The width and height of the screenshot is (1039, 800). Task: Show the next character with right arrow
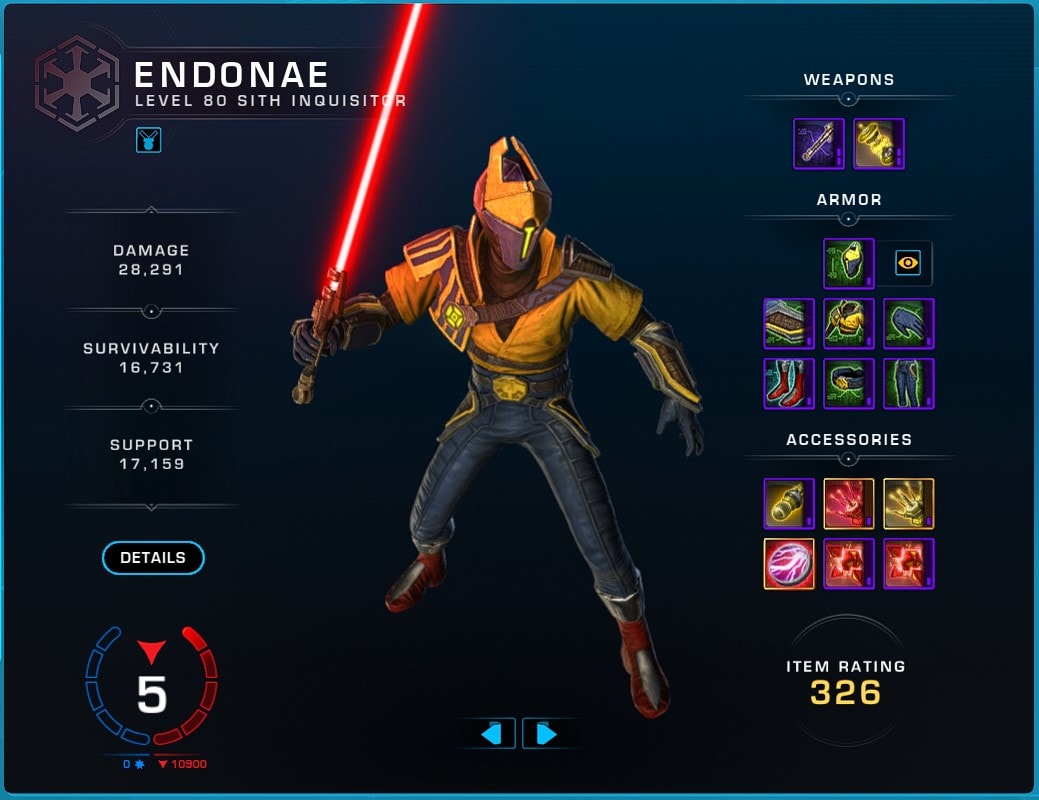(x=546, y=733)
